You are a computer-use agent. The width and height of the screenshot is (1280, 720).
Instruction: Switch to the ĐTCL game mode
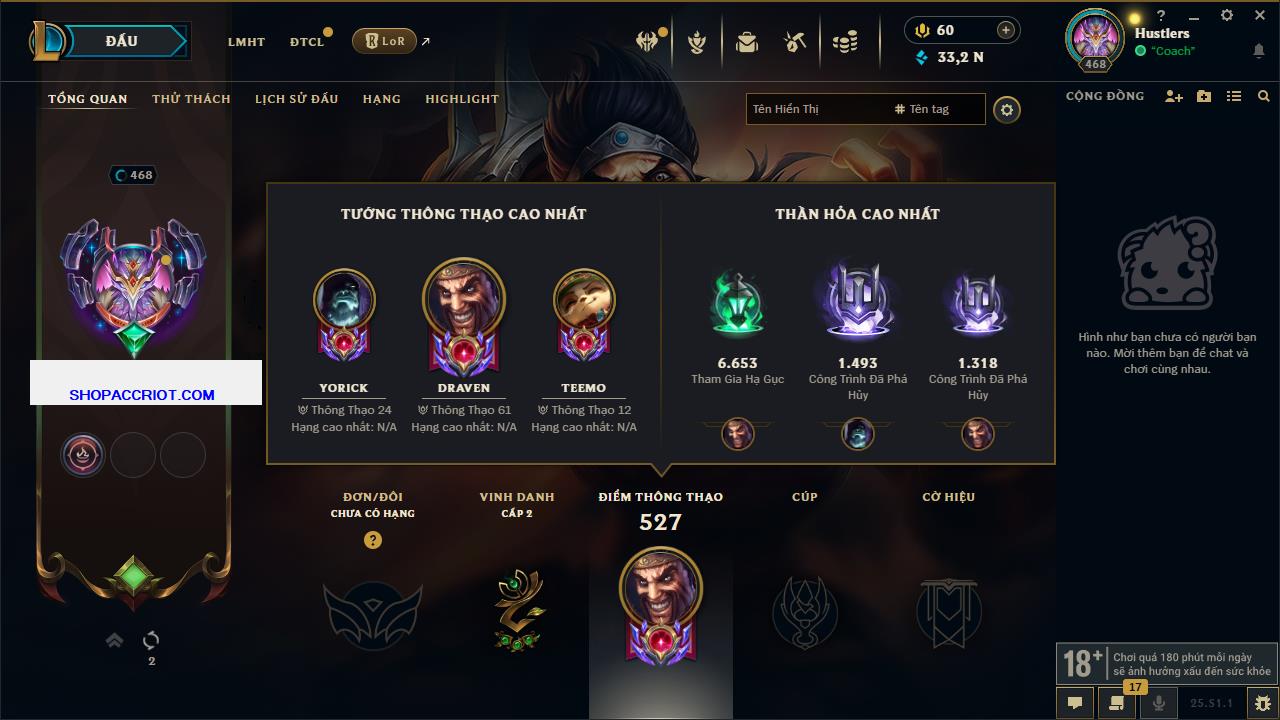point(307,42)
